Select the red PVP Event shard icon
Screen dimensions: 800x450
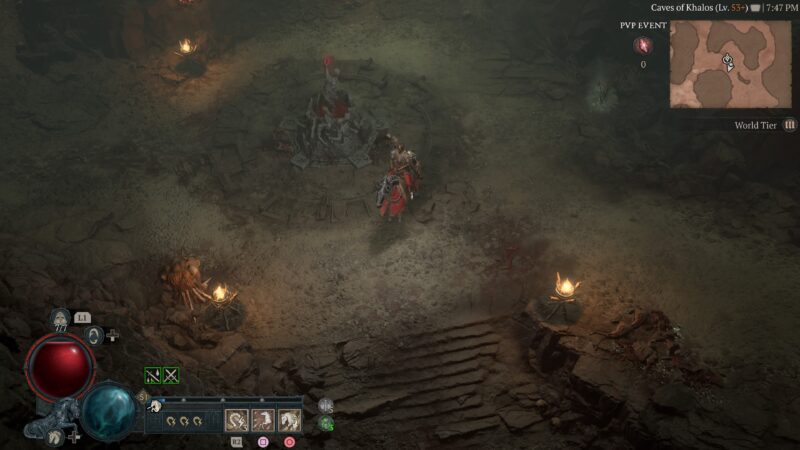(642, 45)
